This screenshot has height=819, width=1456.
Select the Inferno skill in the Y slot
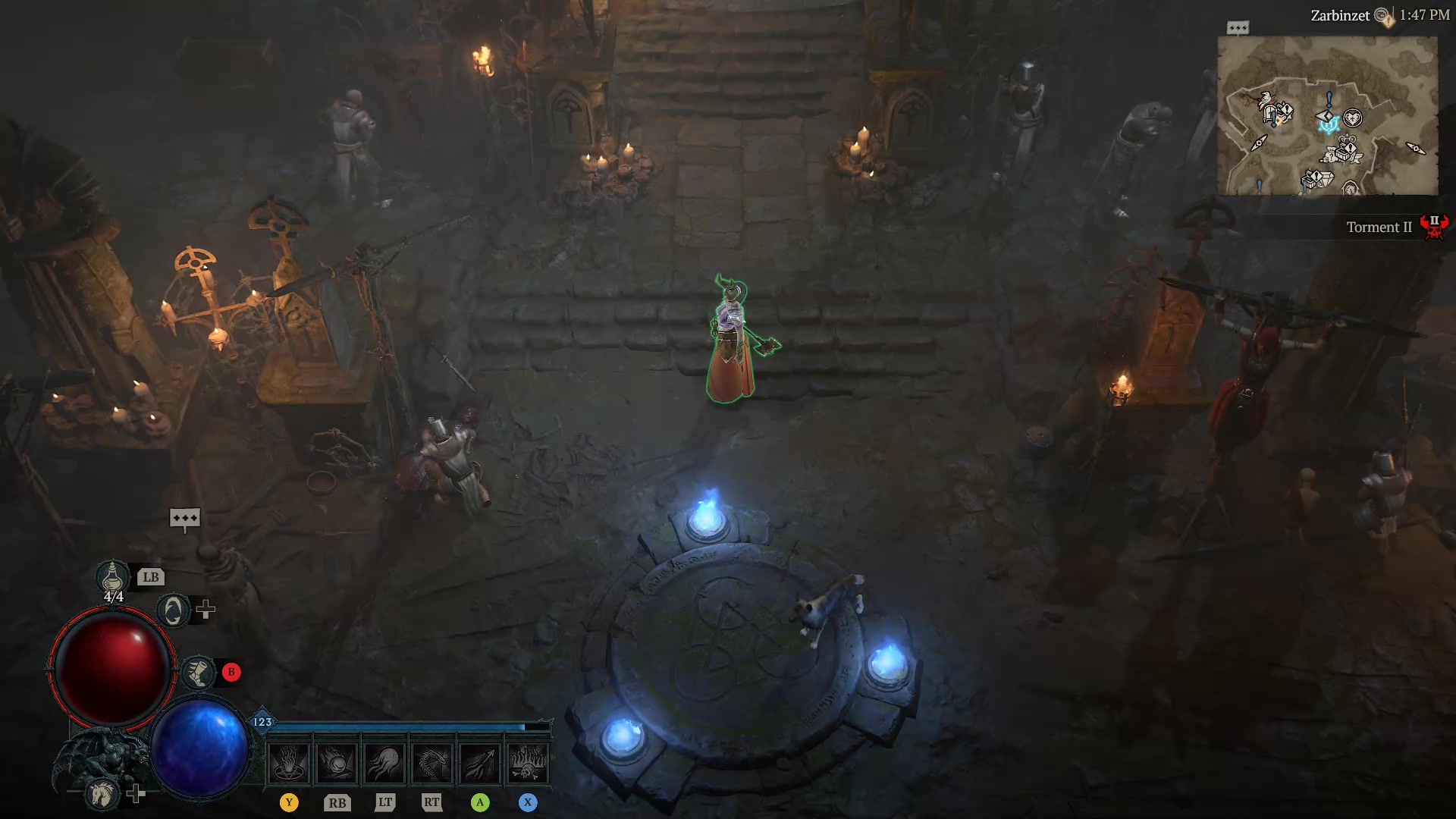pos(289,762)
